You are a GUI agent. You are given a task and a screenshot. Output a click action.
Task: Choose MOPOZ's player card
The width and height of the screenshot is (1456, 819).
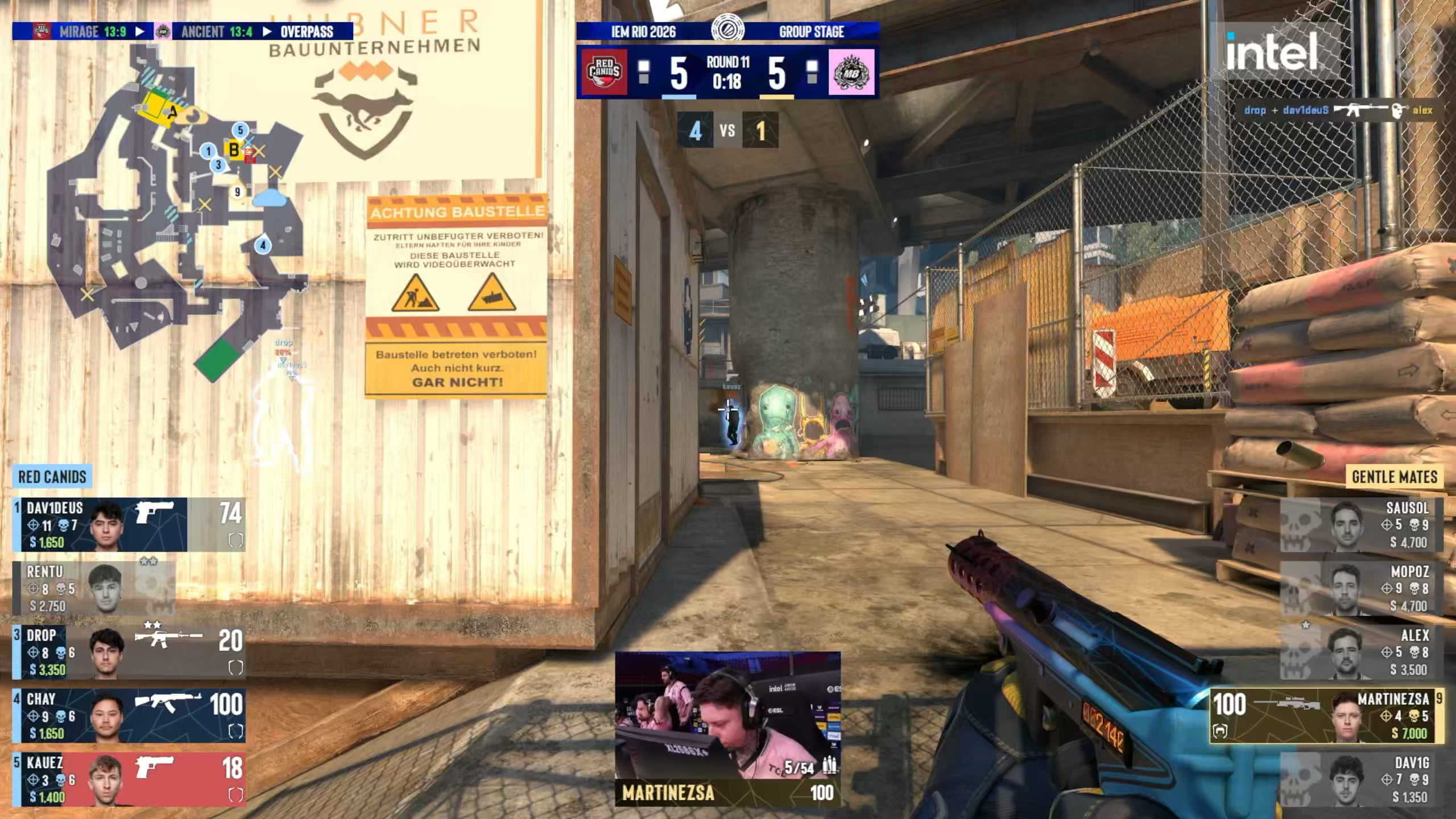click(1362, 588)
